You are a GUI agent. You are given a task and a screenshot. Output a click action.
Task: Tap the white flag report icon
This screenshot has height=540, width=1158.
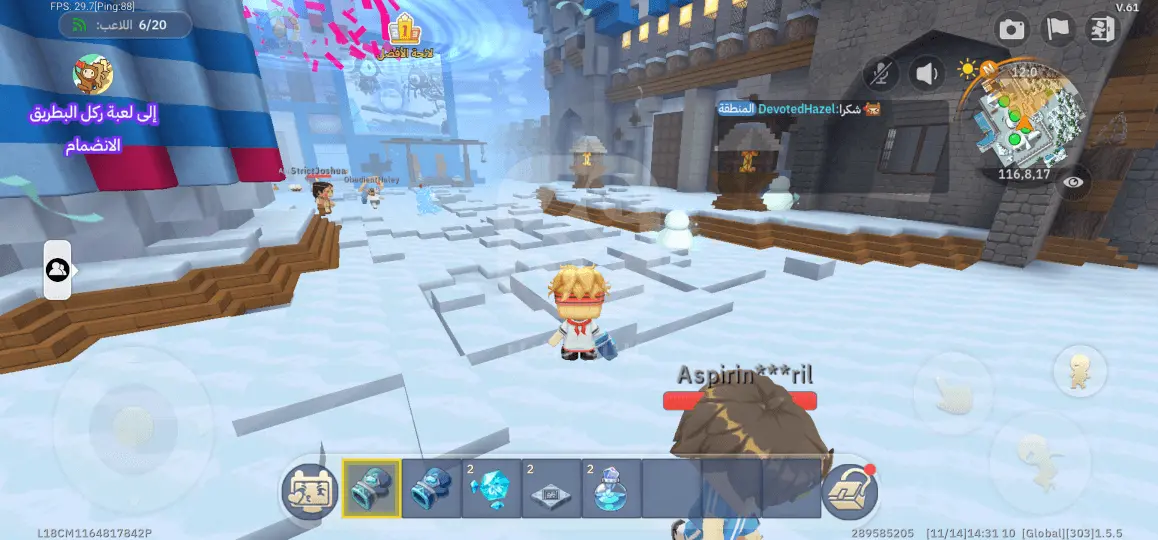pos(1058,29)
